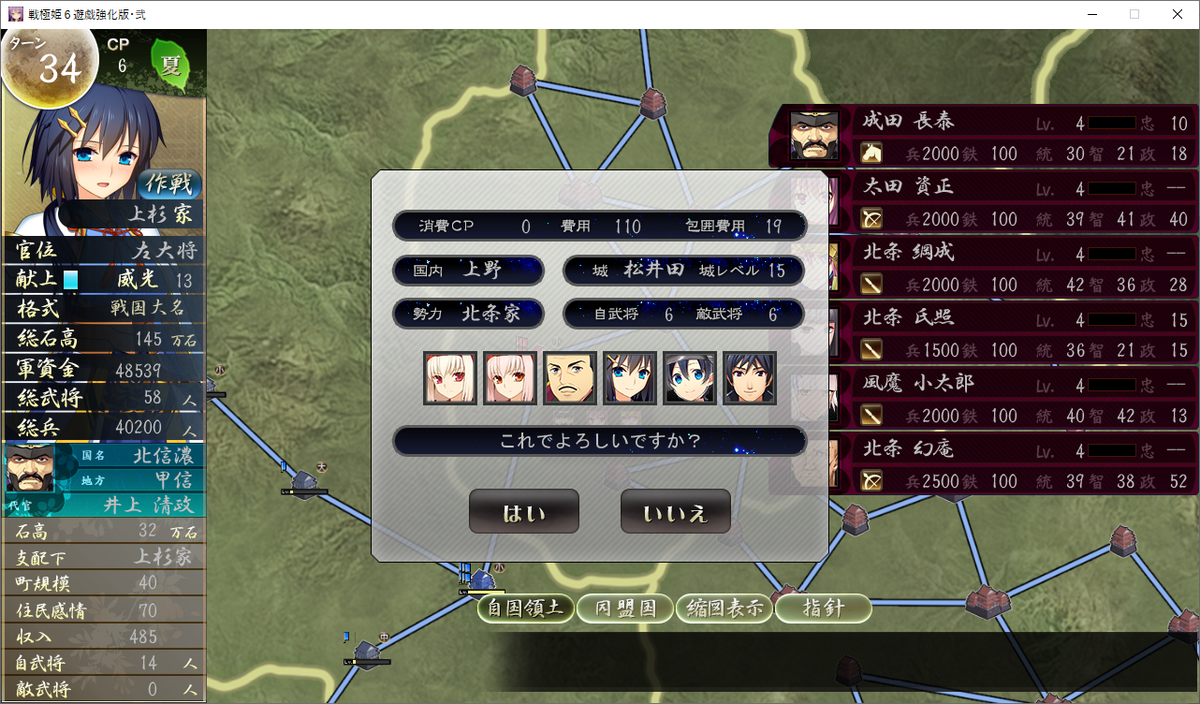Confirm the attack with はい
The height and width of the screenshot is (704, 1200).
pos(524,513)
